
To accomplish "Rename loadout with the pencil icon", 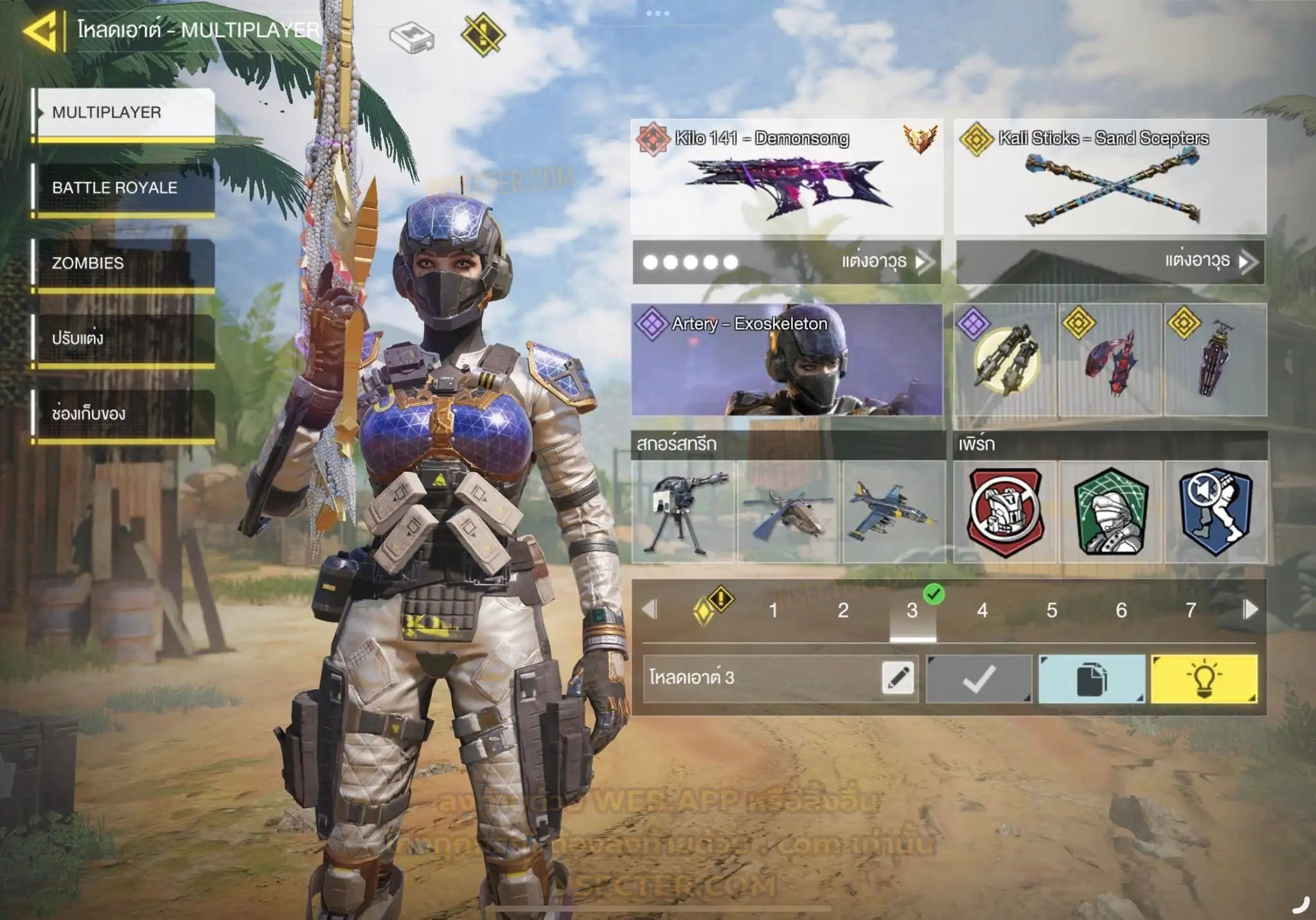I will coord(898,678).
